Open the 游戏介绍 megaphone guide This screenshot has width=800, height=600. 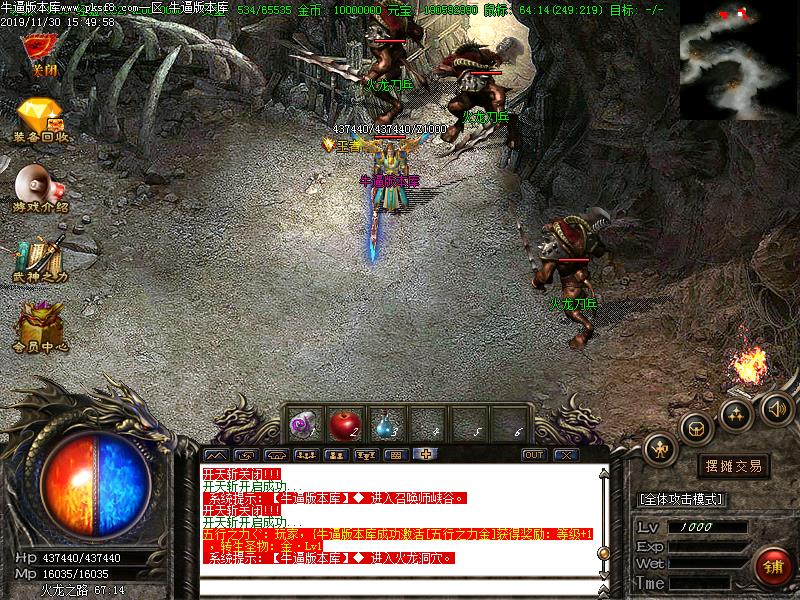pyautogui.click(x=40, y=188)
